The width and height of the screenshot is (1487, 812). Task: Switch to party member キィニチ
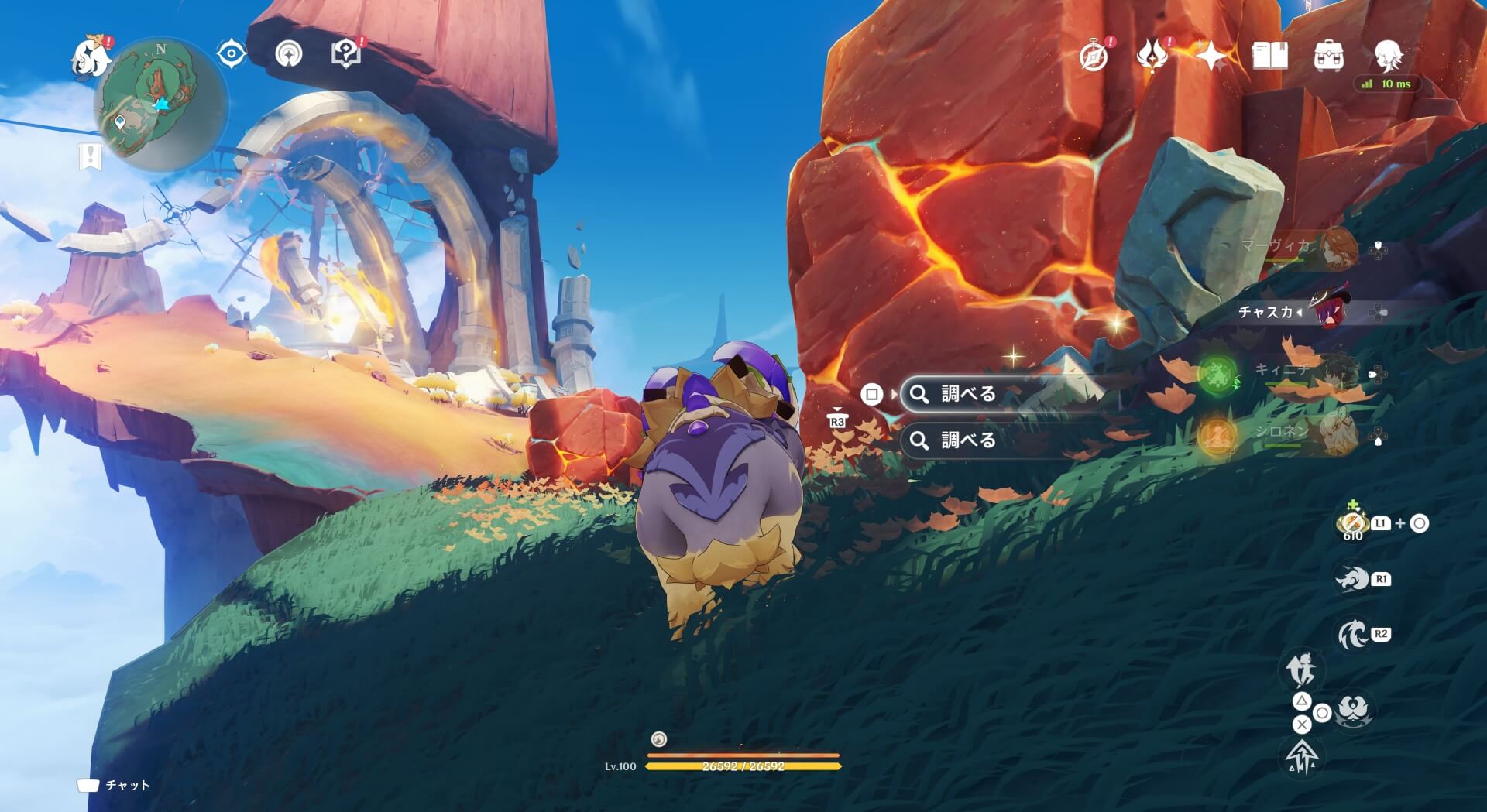[x=1336, y=373]
